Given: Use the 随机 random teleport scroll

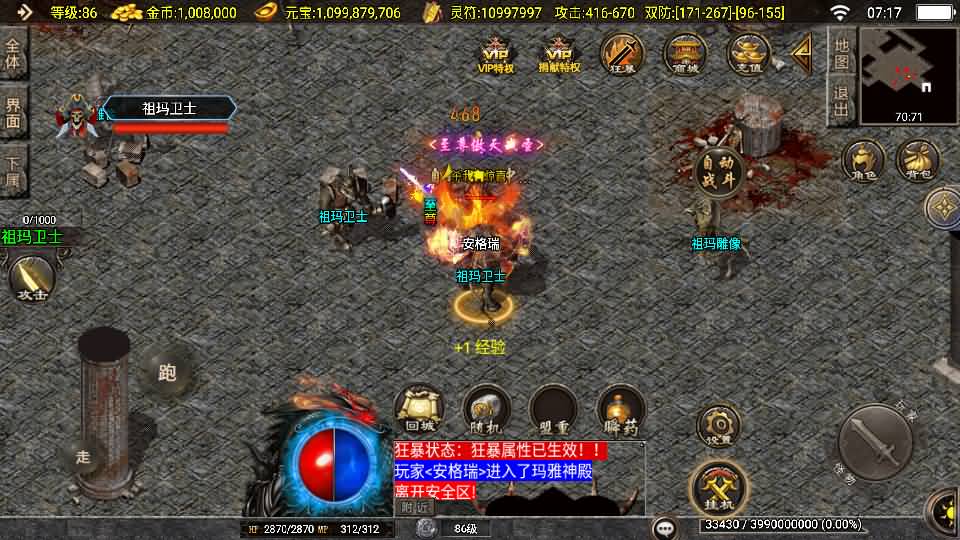Looking at the screenshot, I should point(487,410).
